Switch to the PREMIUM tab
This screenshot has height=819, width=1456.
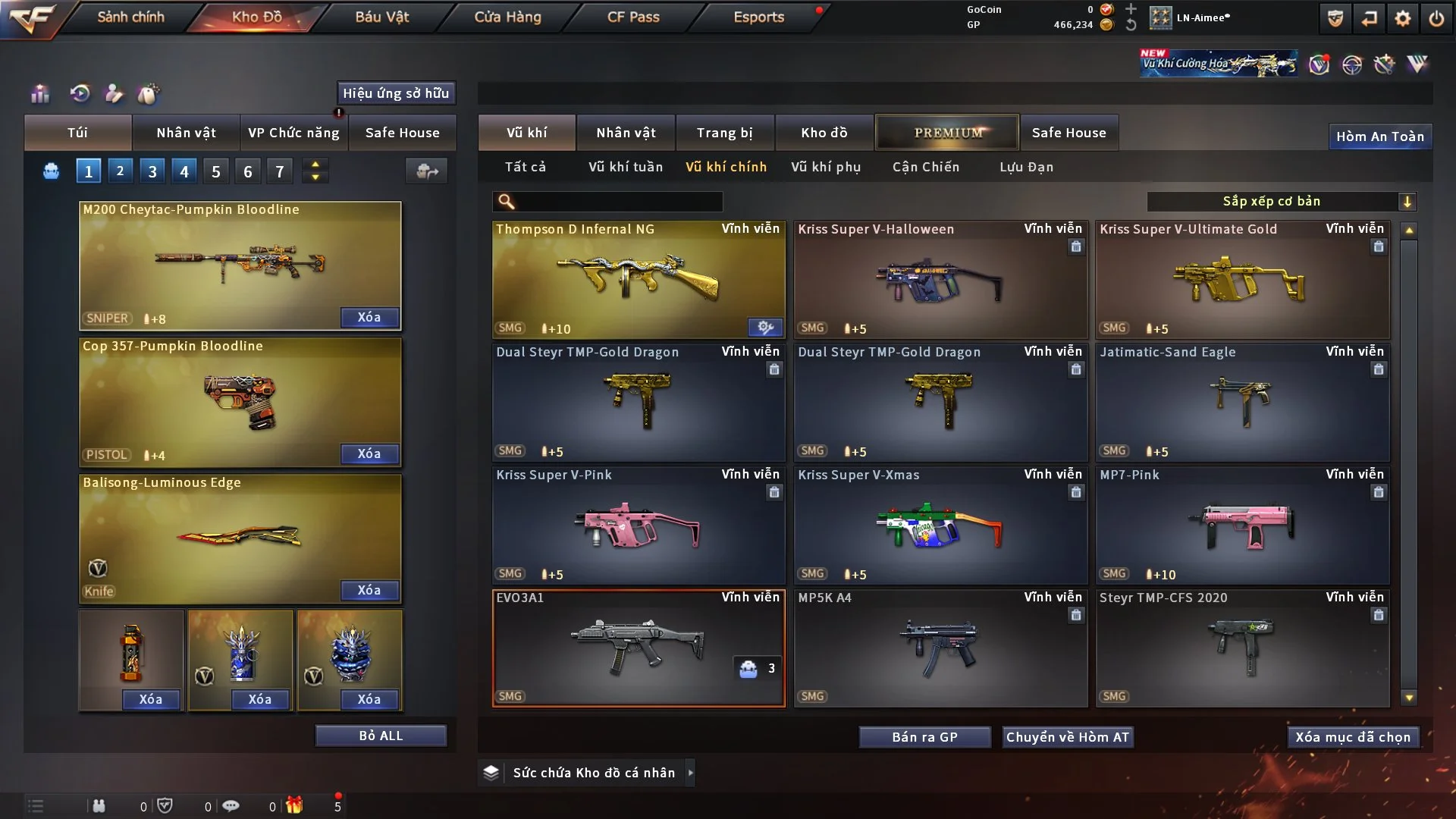click(x=947, y=133)
